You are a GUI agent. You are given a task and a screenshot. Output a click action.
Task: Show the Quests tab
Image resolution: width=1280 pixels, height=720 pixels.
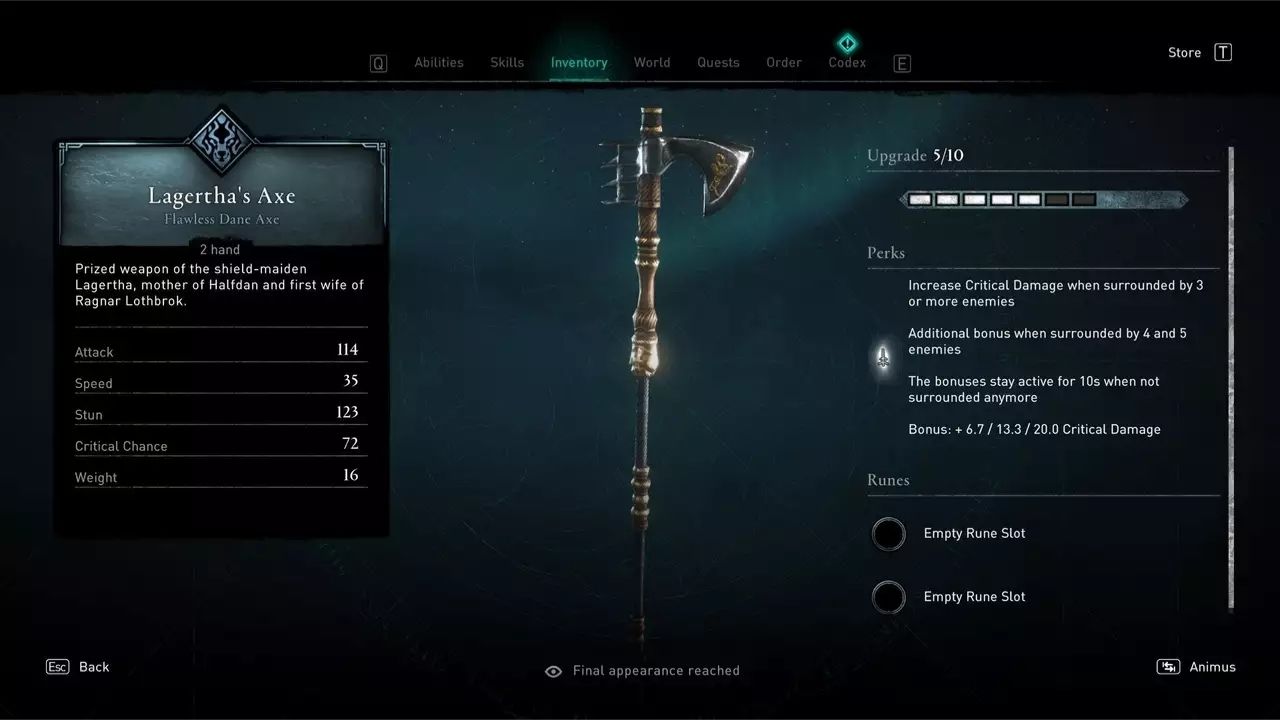[718, 62]
